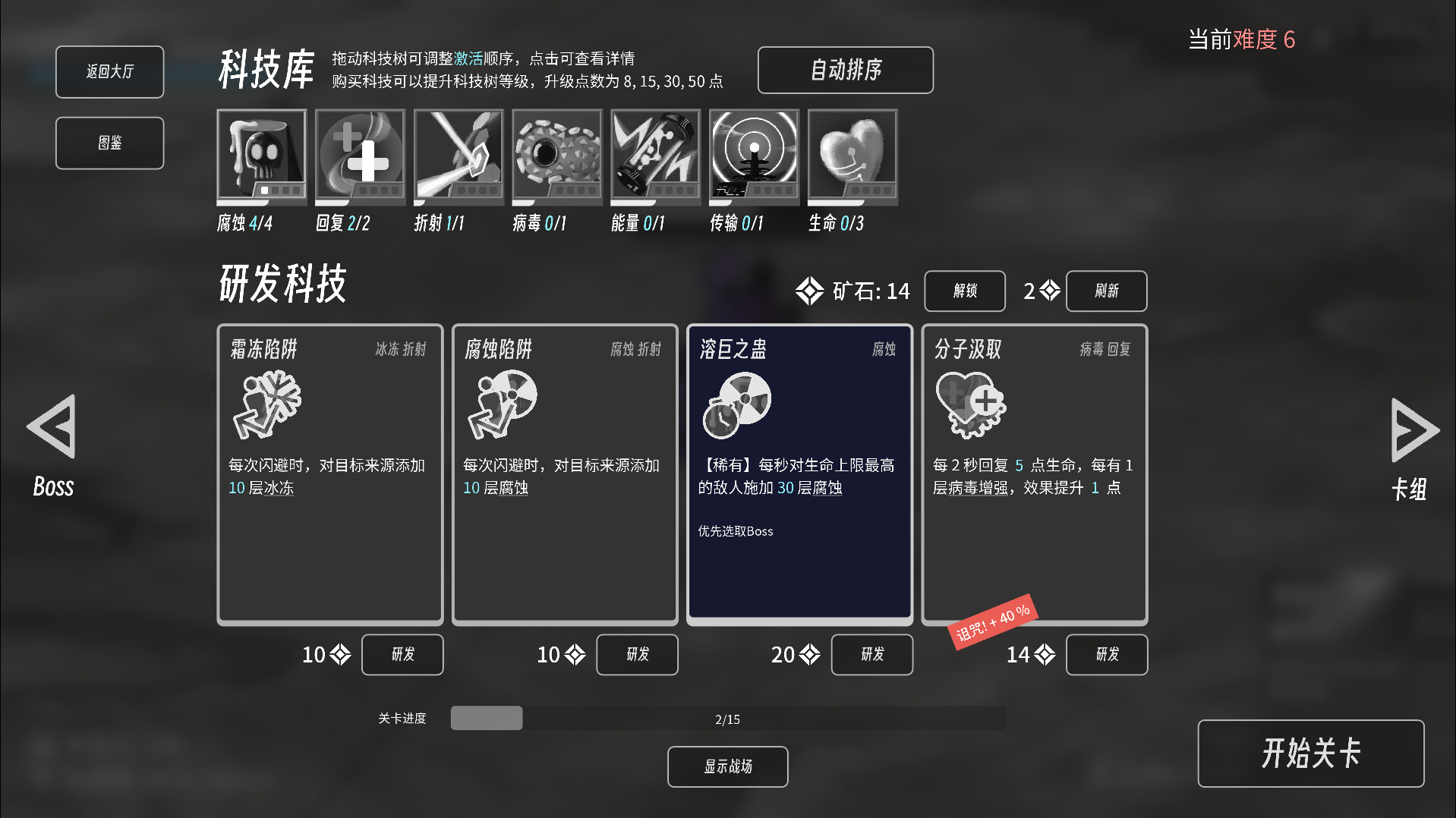The height and width of the screenshot is (818, 1456).
Task: Open the 图鉴 collection screen
Action: pyautogui.click(x=109, y=143)
